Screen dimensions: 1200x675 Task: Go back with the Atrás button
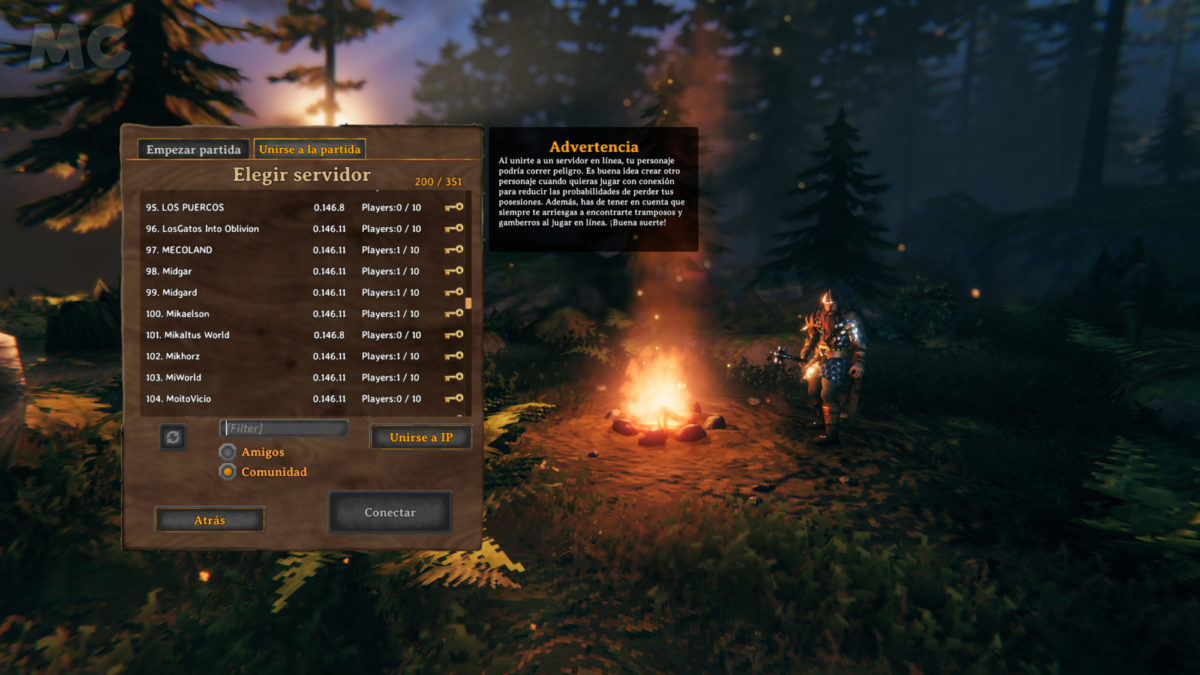[209, 520]
